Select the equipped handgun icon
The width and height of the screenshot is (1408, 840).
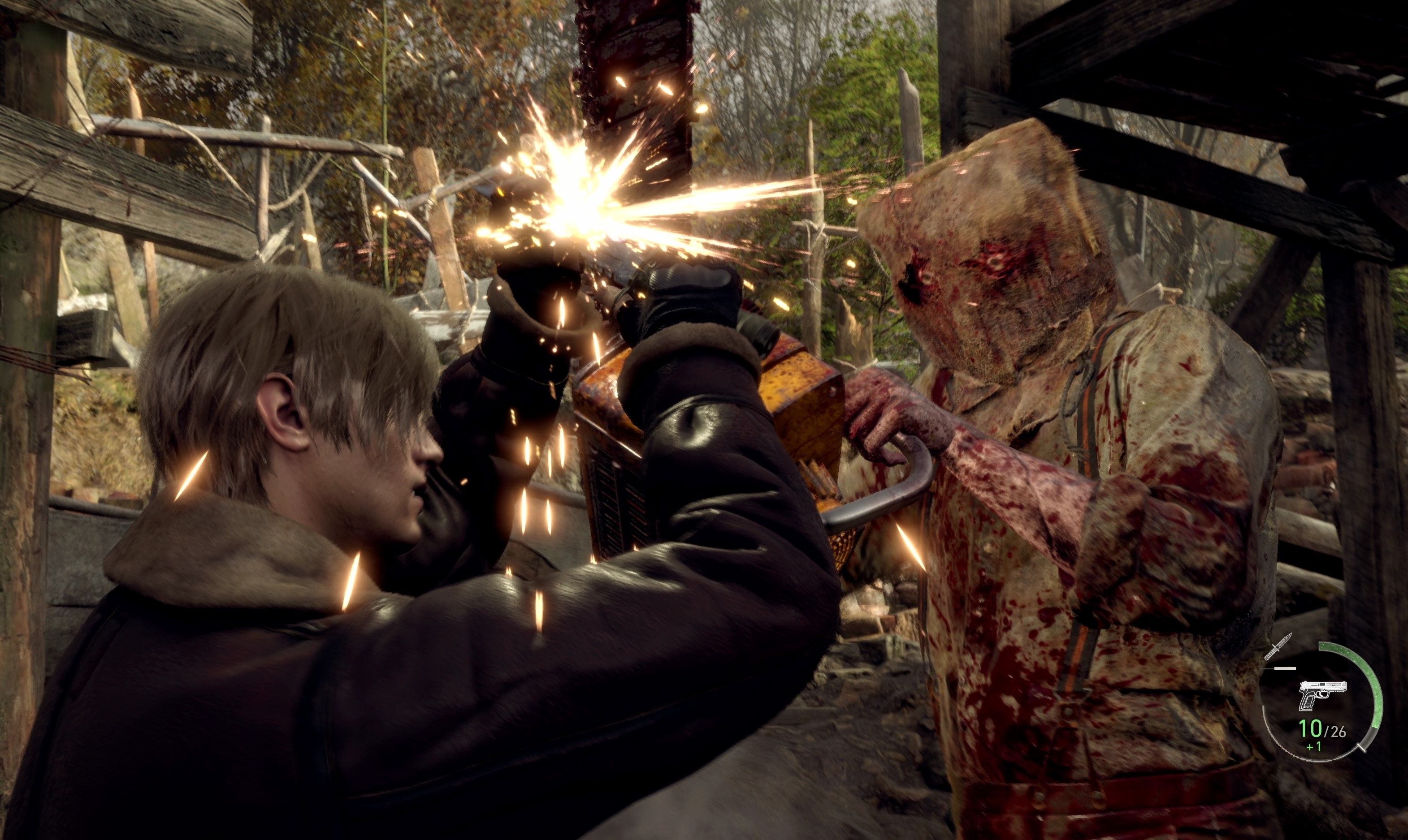click(1321, 694)
